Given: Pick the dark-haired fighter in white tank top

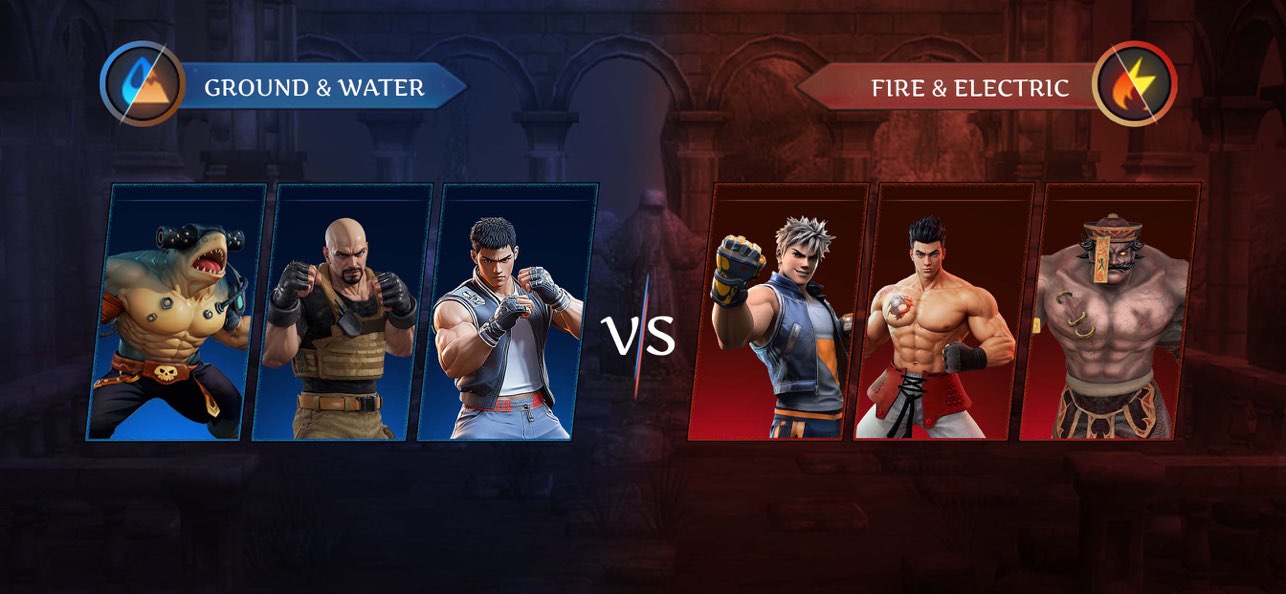Looking at the screenshot, I should (x=507, y=312).
